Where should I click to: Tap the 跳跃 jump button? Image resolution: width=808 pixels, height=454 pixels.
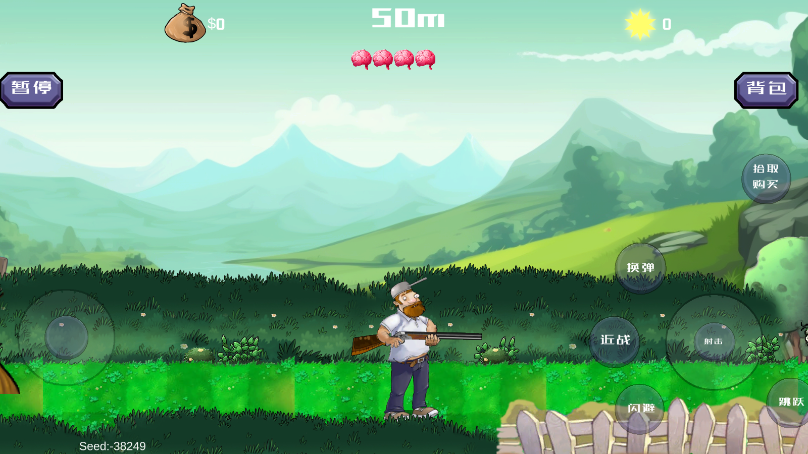tap(790, 402)
